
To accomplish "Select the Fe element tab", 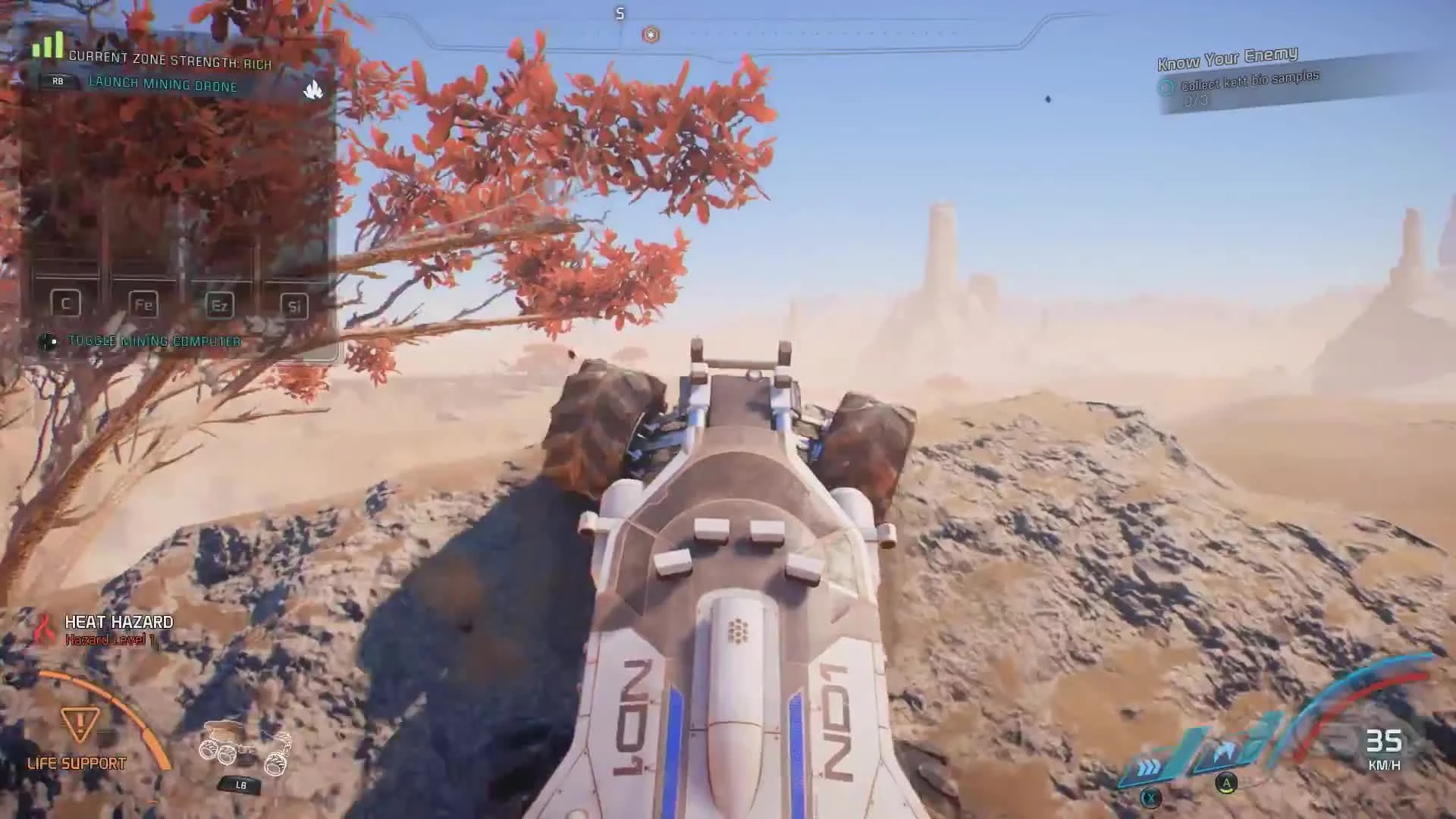I will tap(143, 303).
